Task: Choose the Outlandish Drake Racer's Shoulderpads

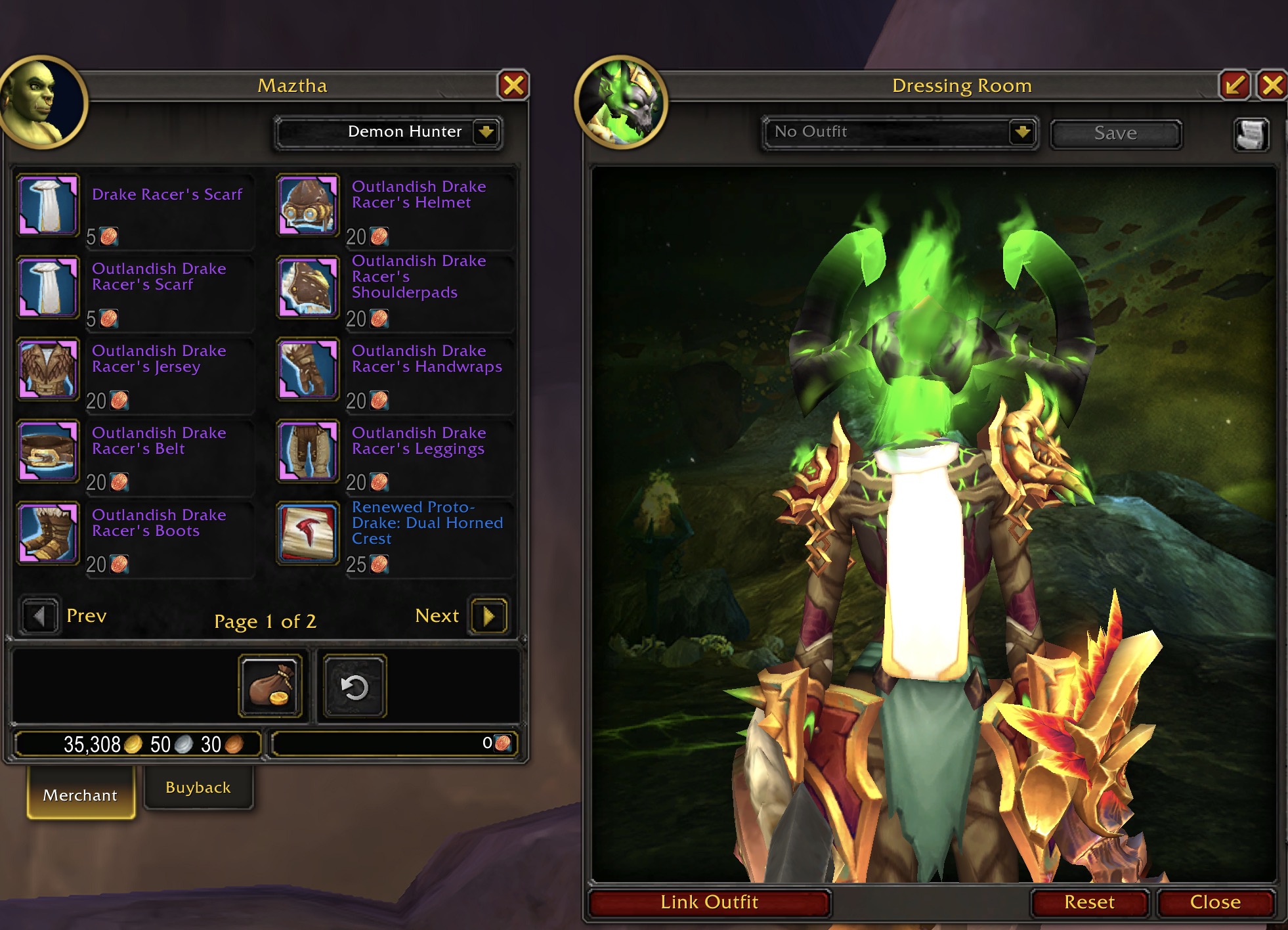Action: coord(308,286)
